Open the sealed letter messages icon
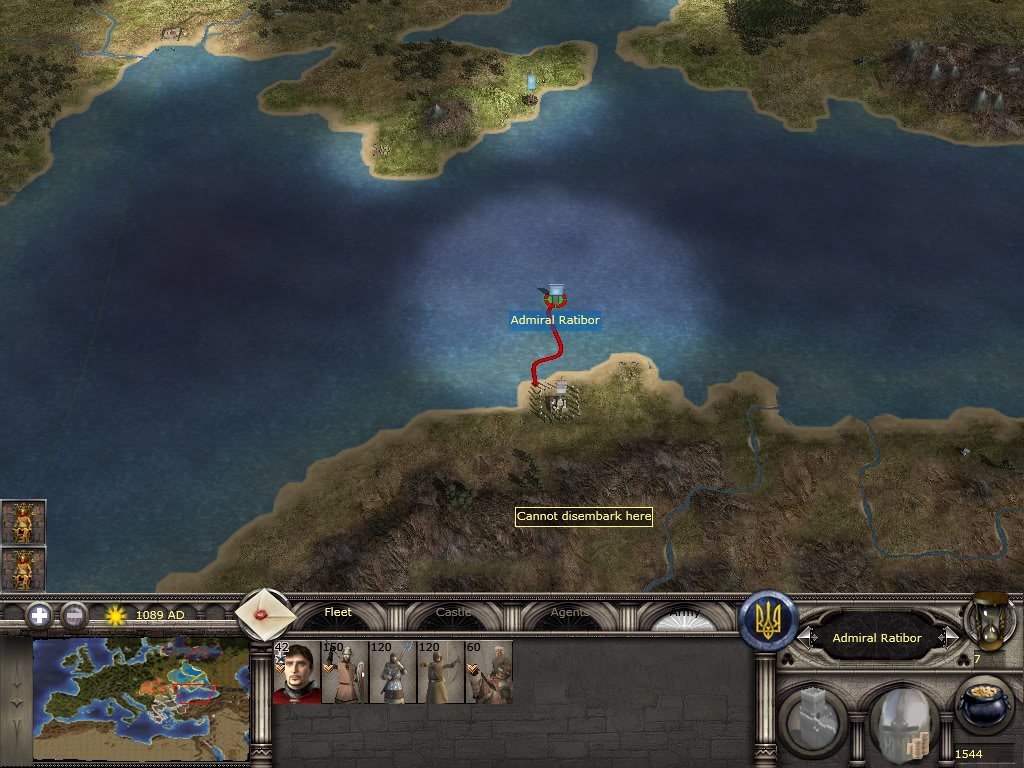This screenshot has height=768, width=1024. (264, 615)
